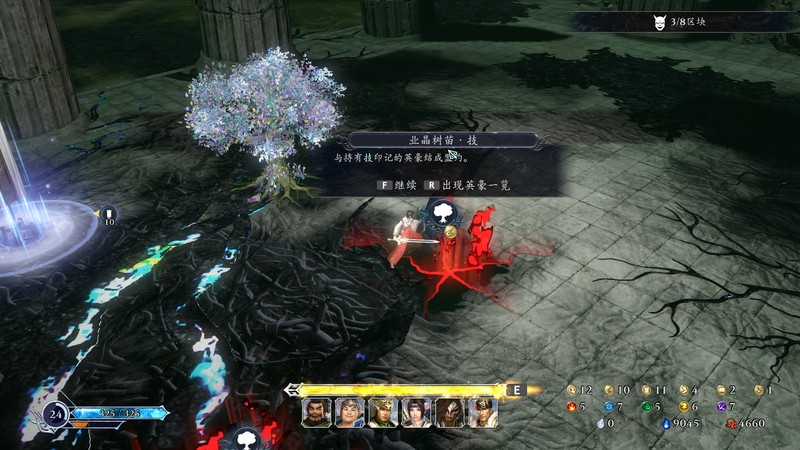Select the bearded hero portrait in green
The image size is (800, 450).
[317, 412]
